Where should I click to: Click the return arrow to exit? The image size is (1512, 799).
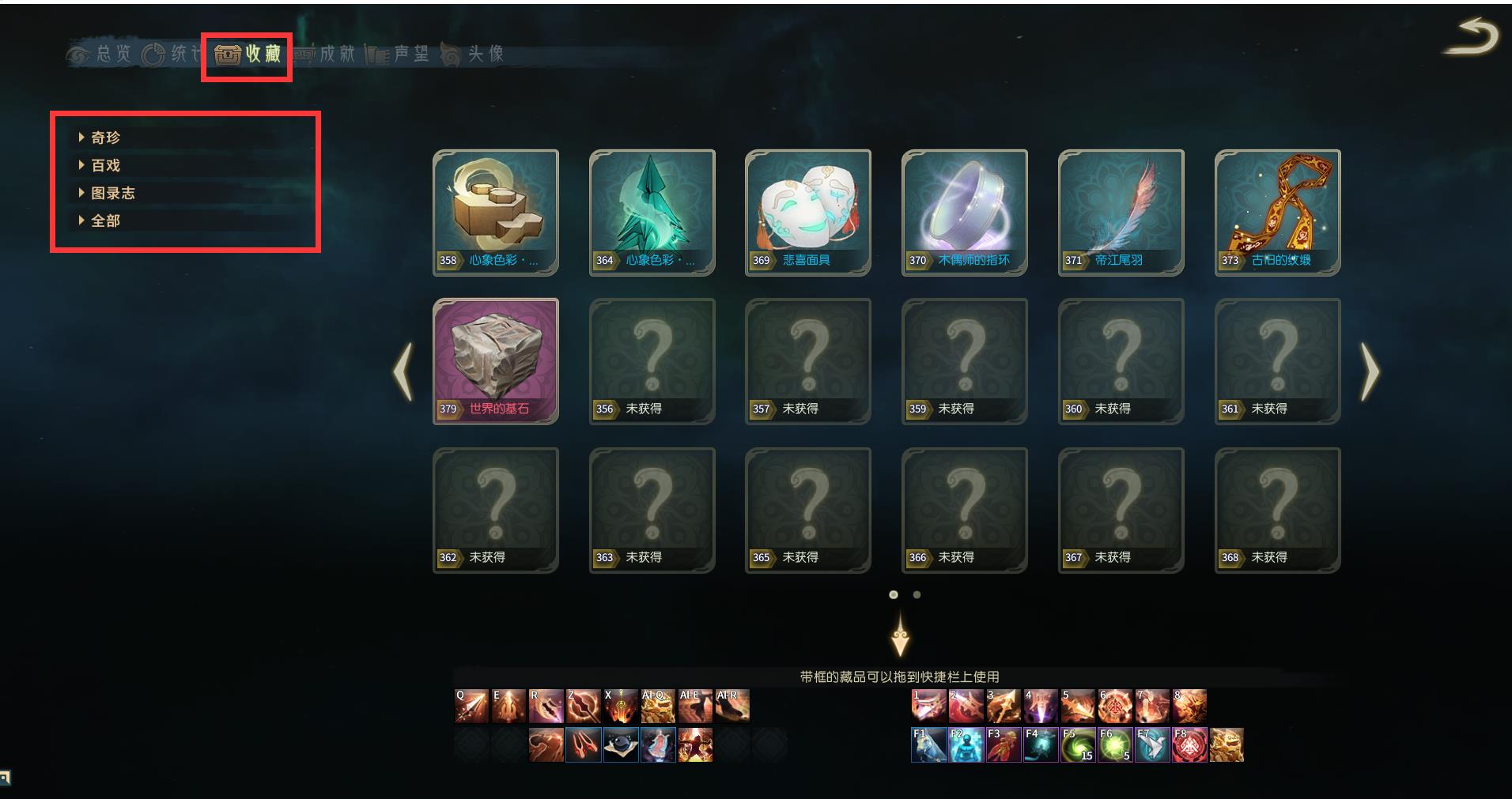click(x=1472, y=38)
